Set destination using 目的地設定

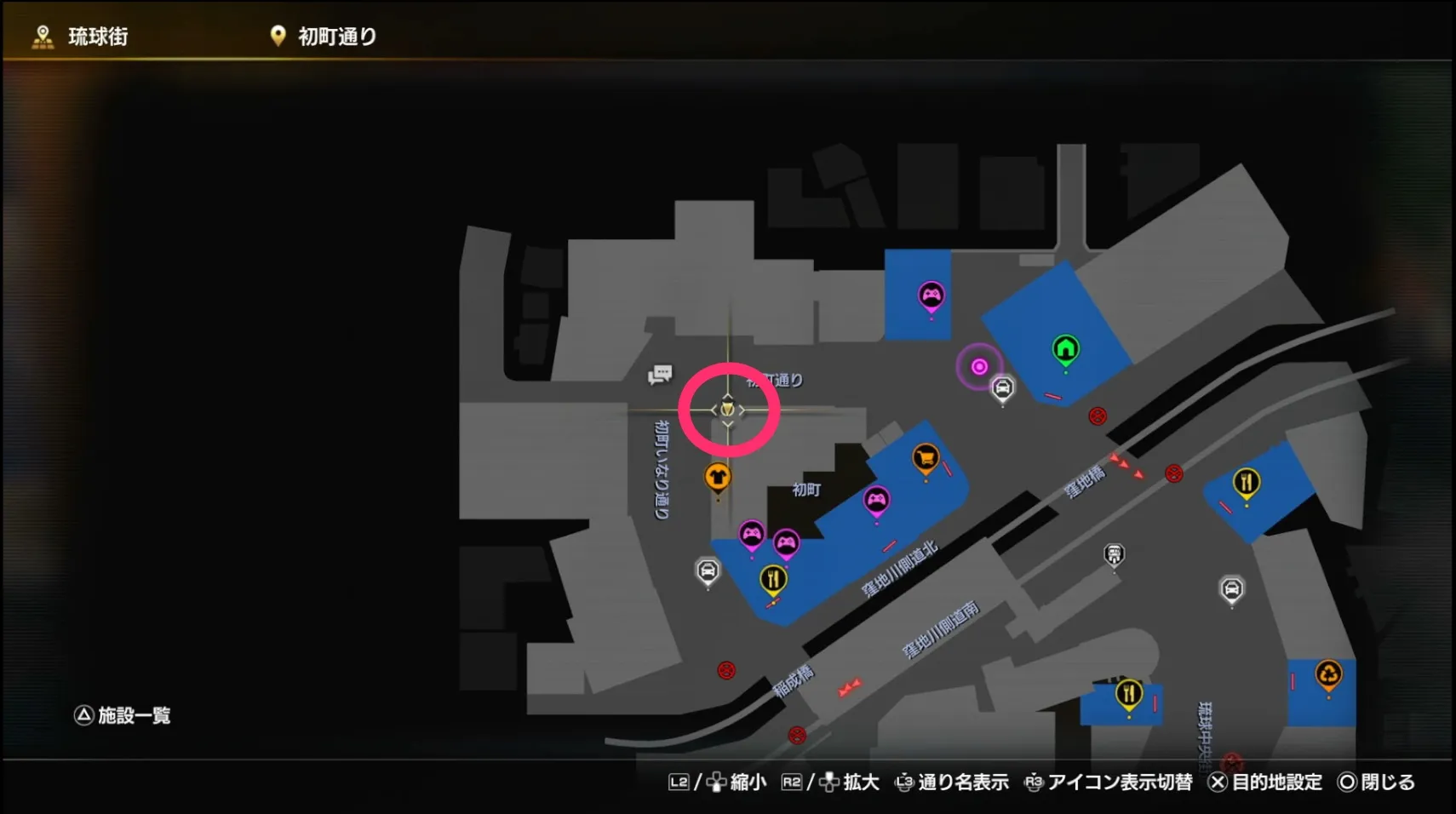coord(1275,782)
